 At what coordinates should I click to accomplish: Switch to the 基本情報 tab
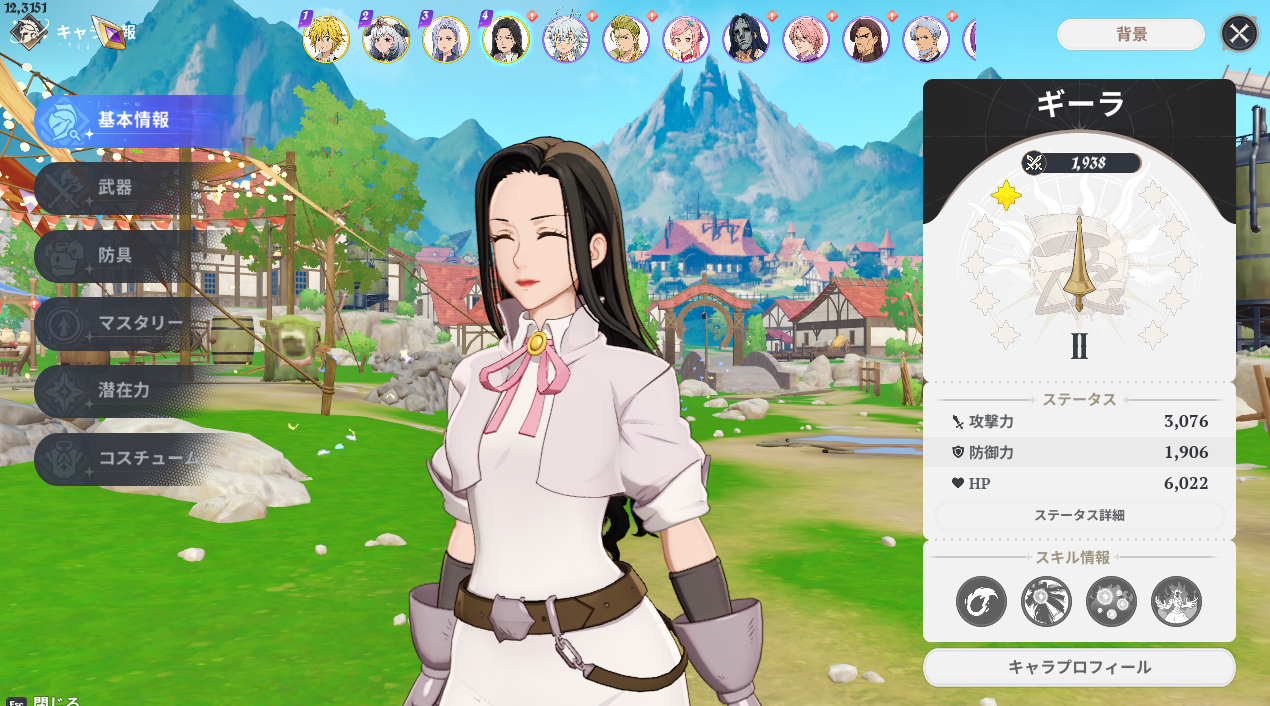(x=132, y=121)
